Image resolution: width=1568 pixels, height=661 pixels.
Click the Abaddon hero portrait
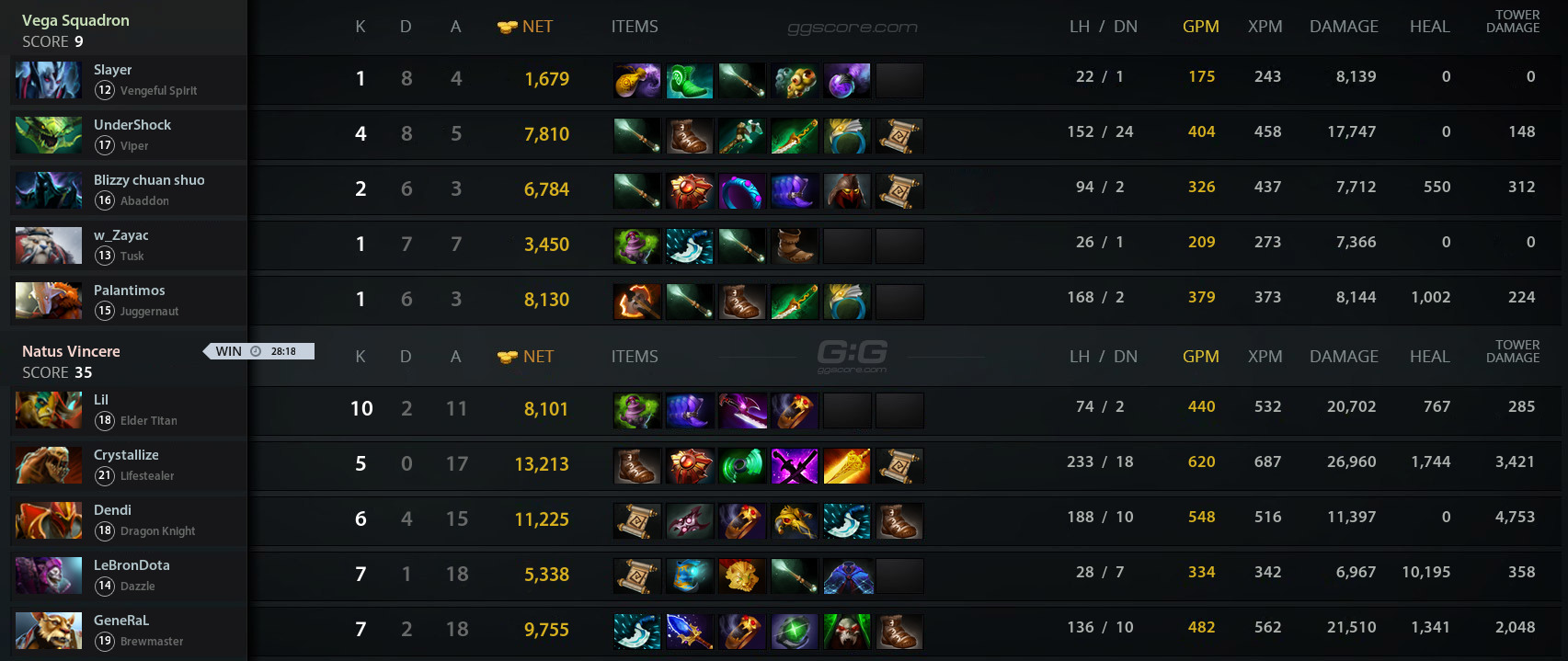click(49, 190)
